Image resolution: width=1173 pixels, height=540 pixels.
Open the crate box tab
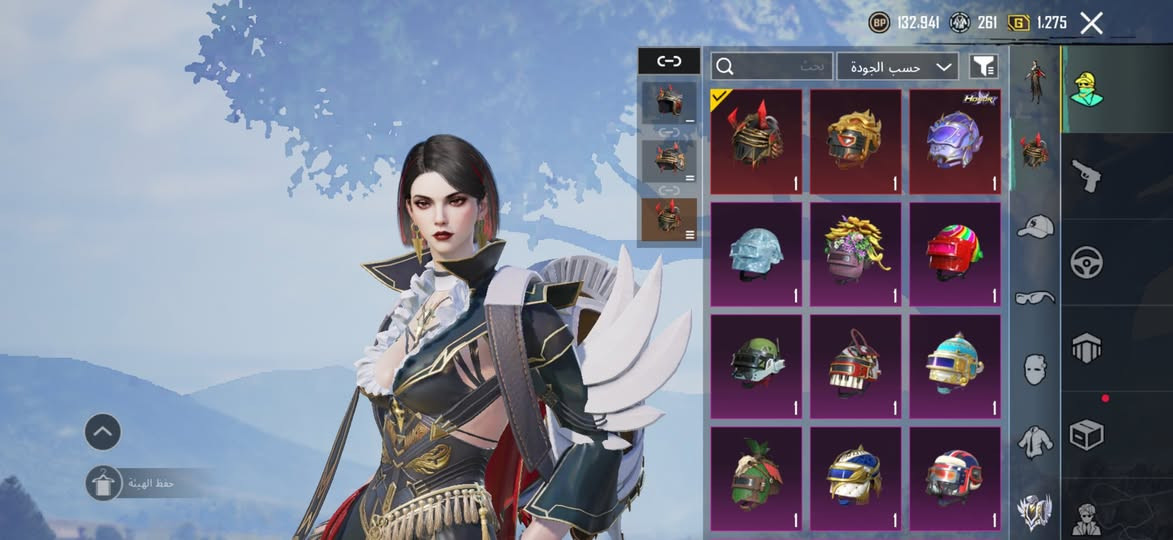[x=1086, y=434]
